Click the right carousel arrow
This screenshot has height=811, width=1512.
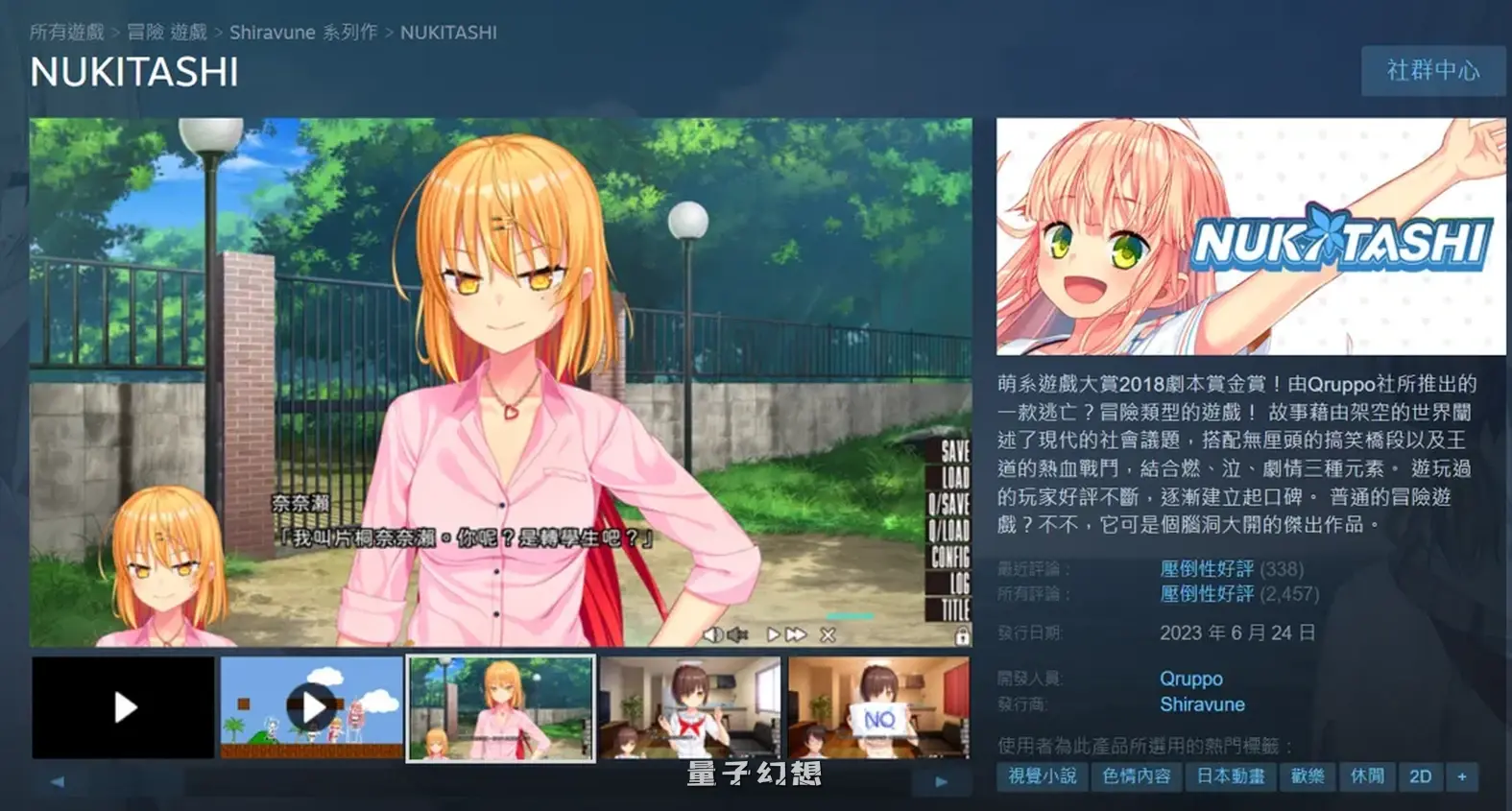tap(943, 783)
